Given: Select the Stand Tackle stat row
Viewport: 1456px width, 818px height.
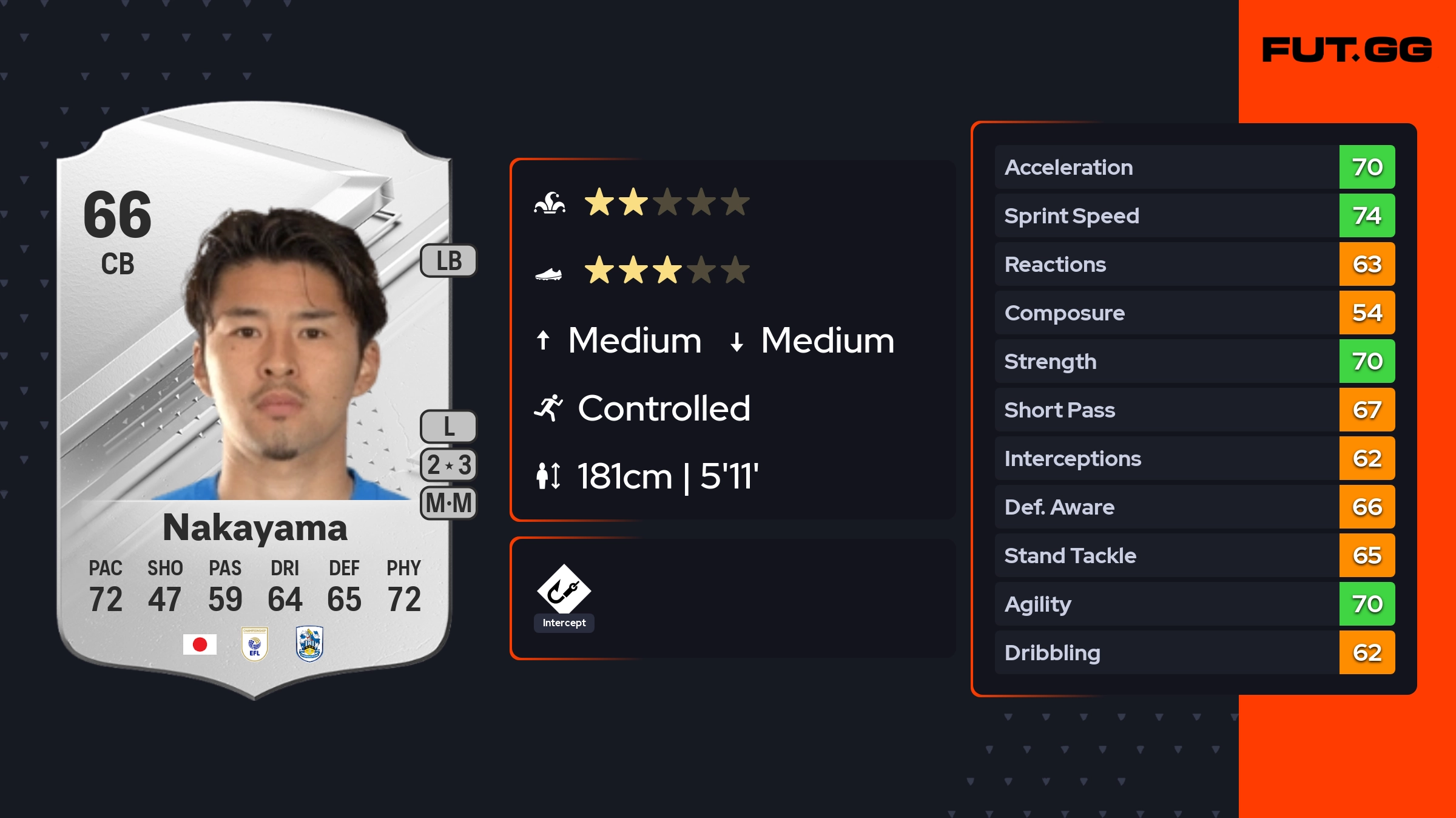Looking at the screenshot, I should click(1194, 555).
